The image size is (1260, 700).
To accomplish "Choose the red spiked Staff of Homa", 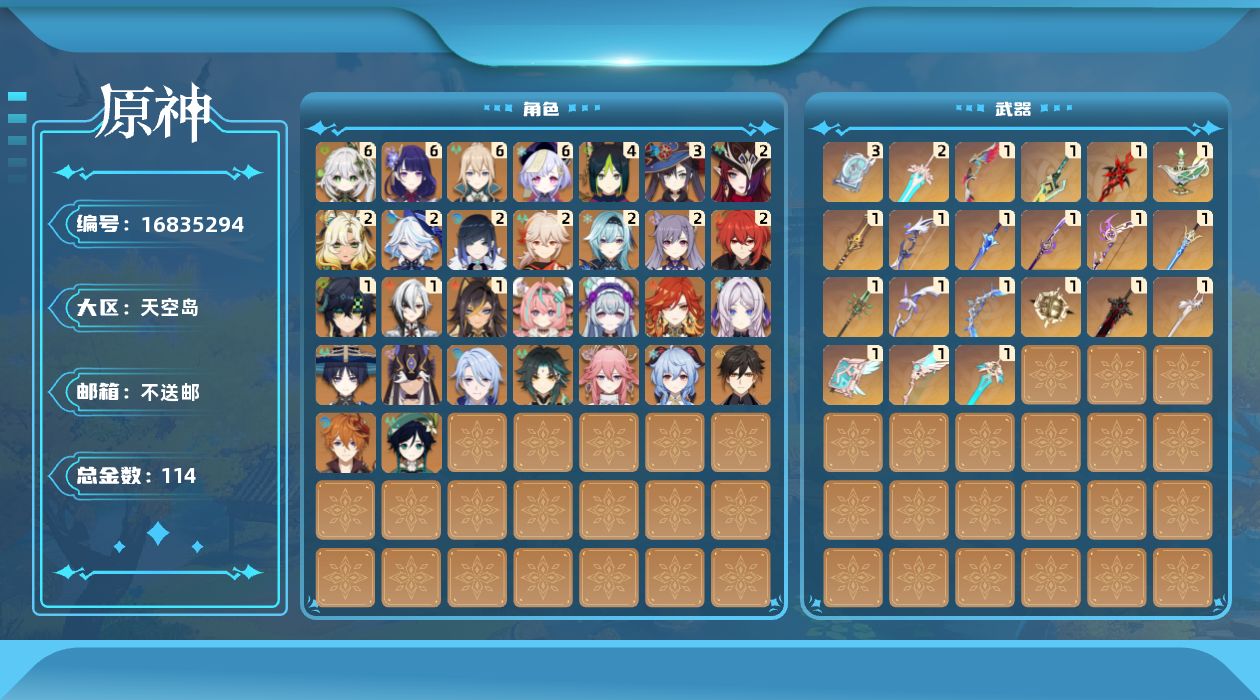I will pos(1117,172).
